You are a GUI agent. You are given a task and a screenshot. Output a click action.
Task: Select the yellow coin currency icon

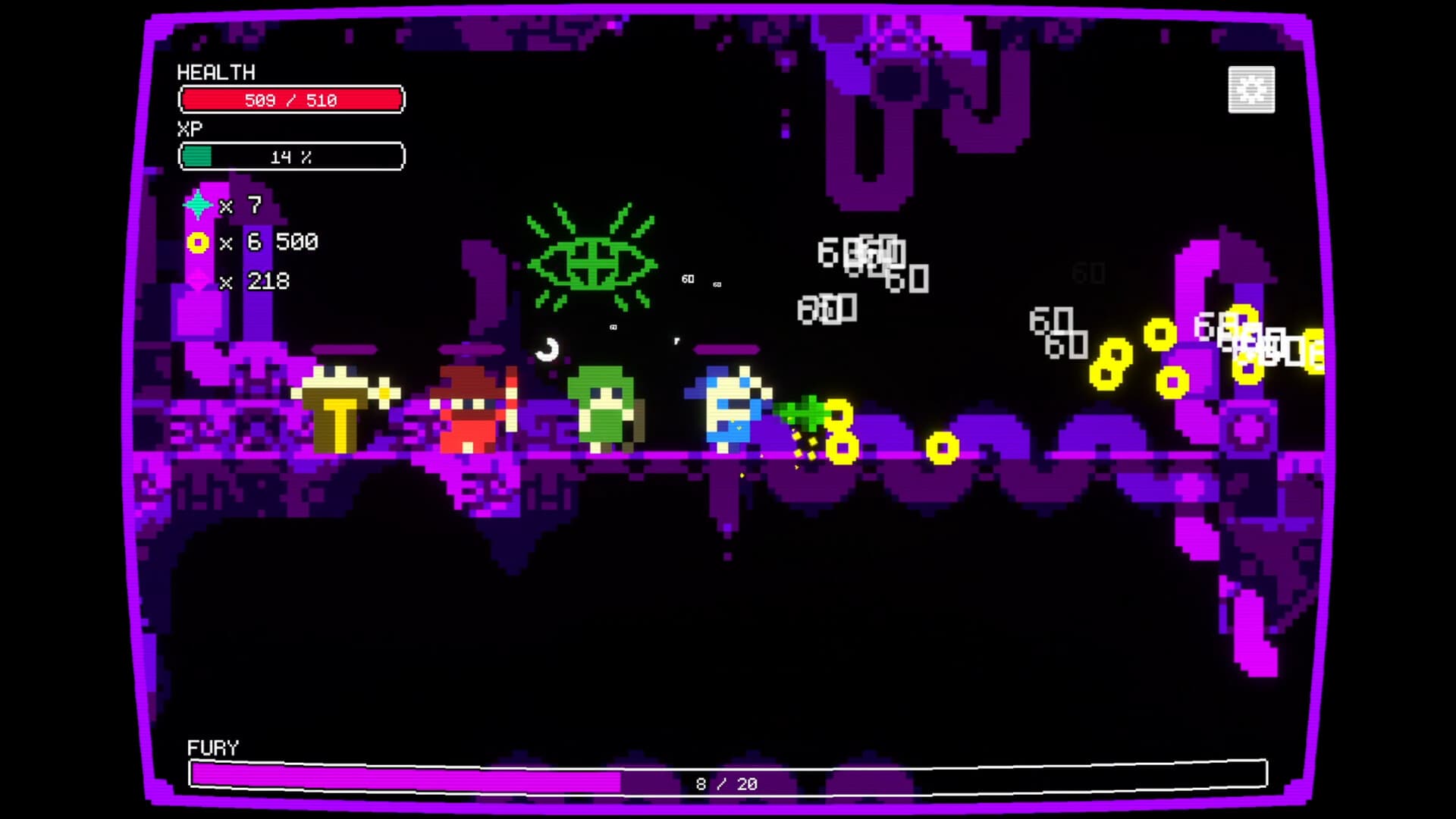pyautogui.click(x=197, y=243)
